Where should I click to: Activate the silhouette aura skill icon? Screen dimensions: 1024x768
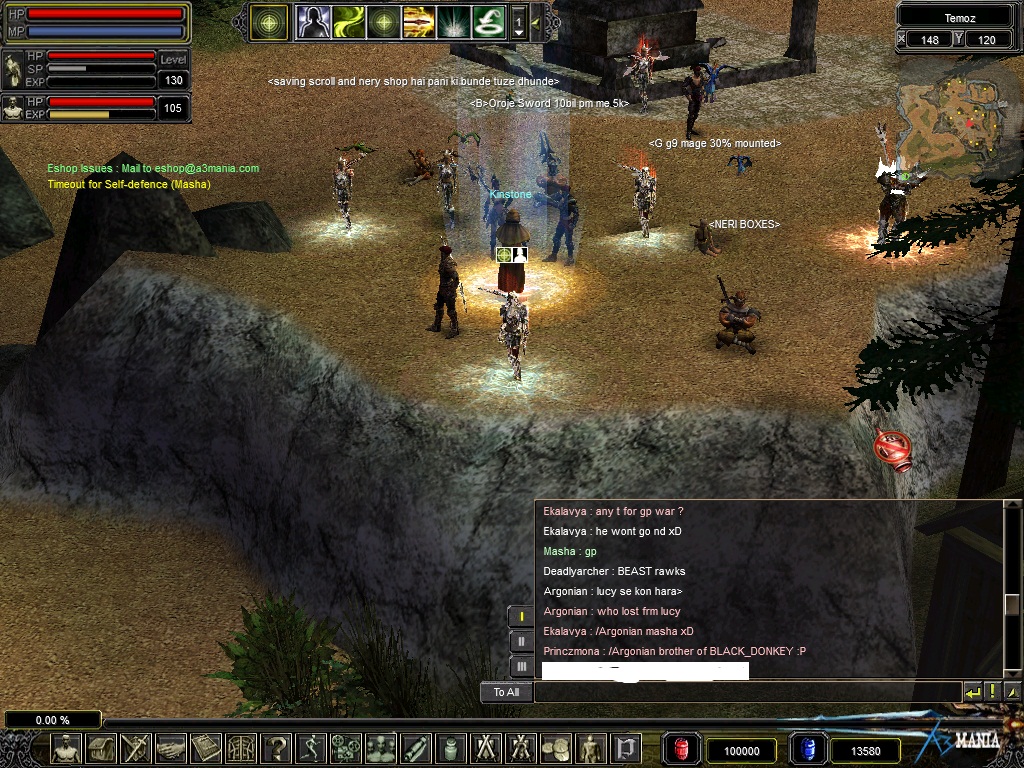click(314, 21)
